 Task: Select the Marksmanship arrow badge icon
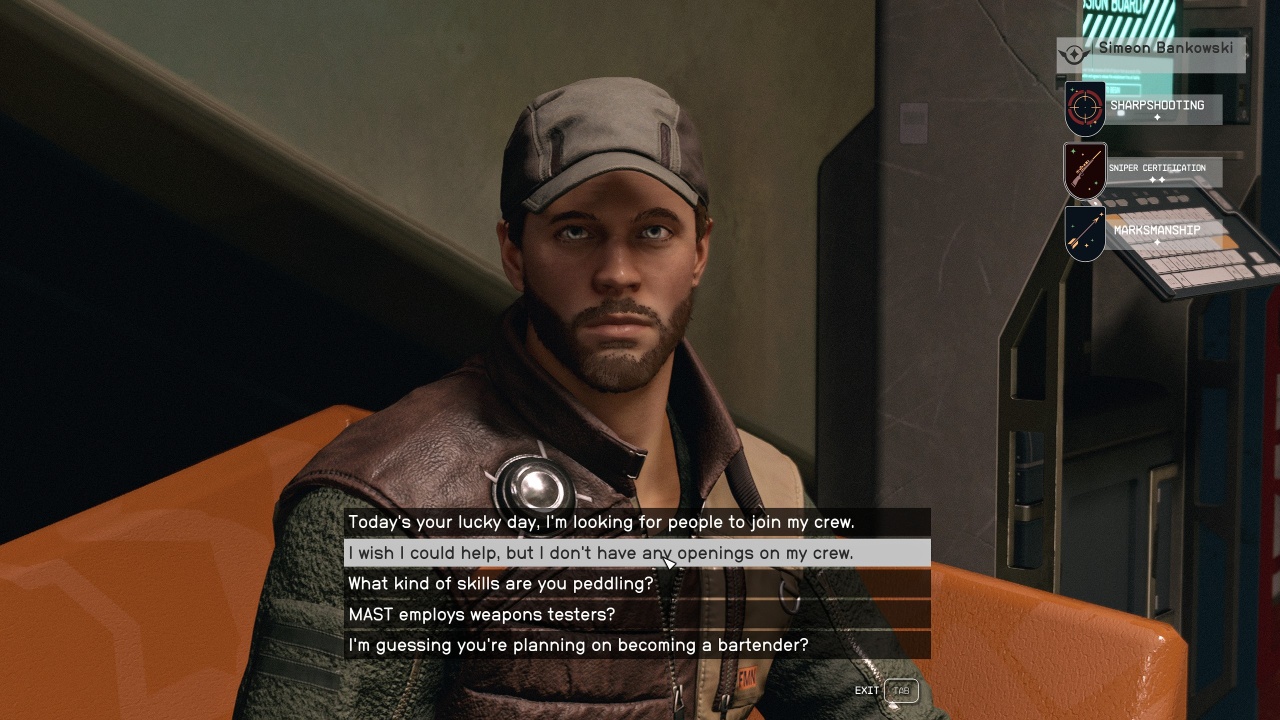(x=1086, y=233)
